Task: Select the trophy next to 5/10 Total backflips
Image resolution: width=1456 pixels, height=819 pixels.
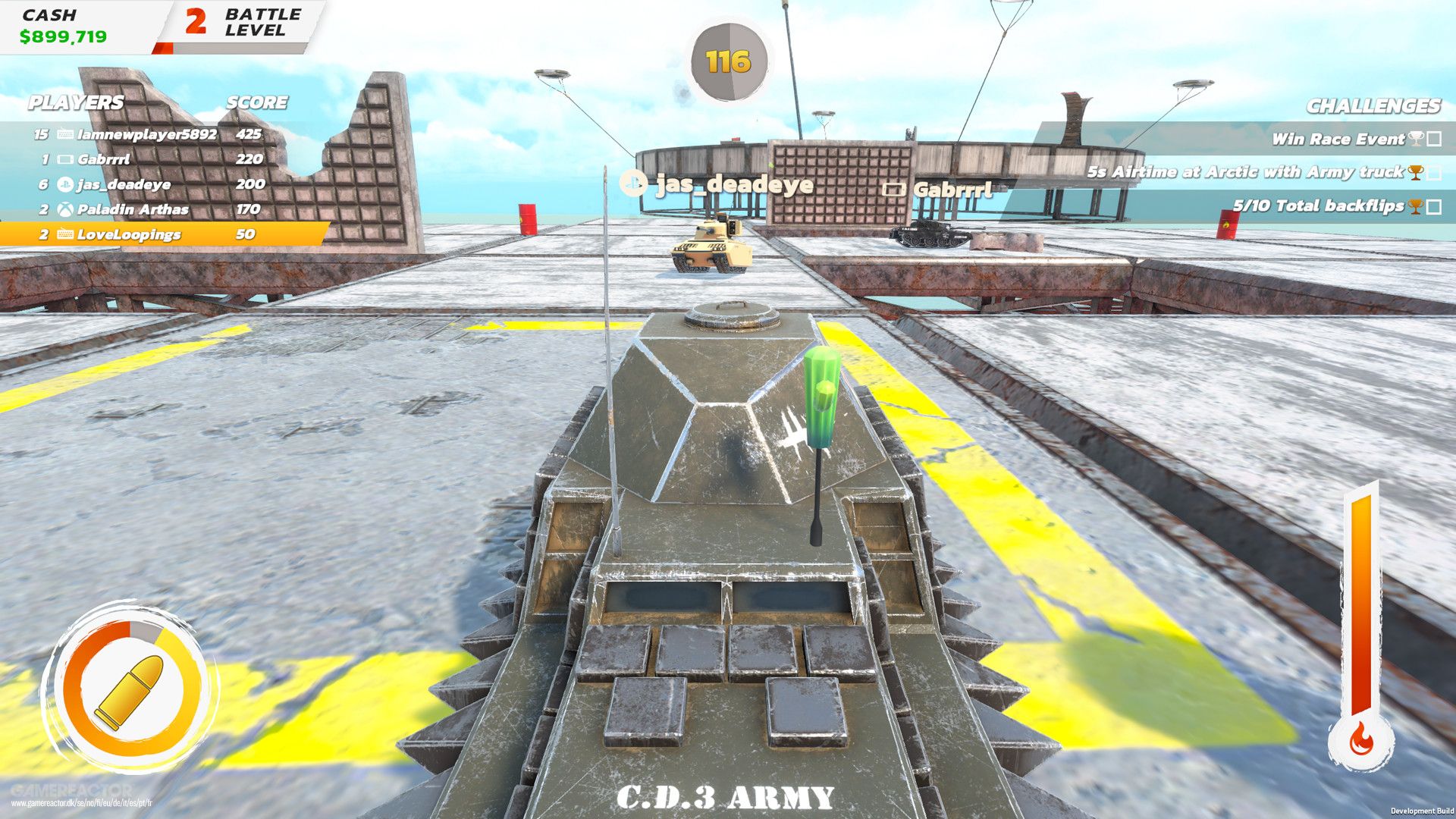Action: [1415, 206]
